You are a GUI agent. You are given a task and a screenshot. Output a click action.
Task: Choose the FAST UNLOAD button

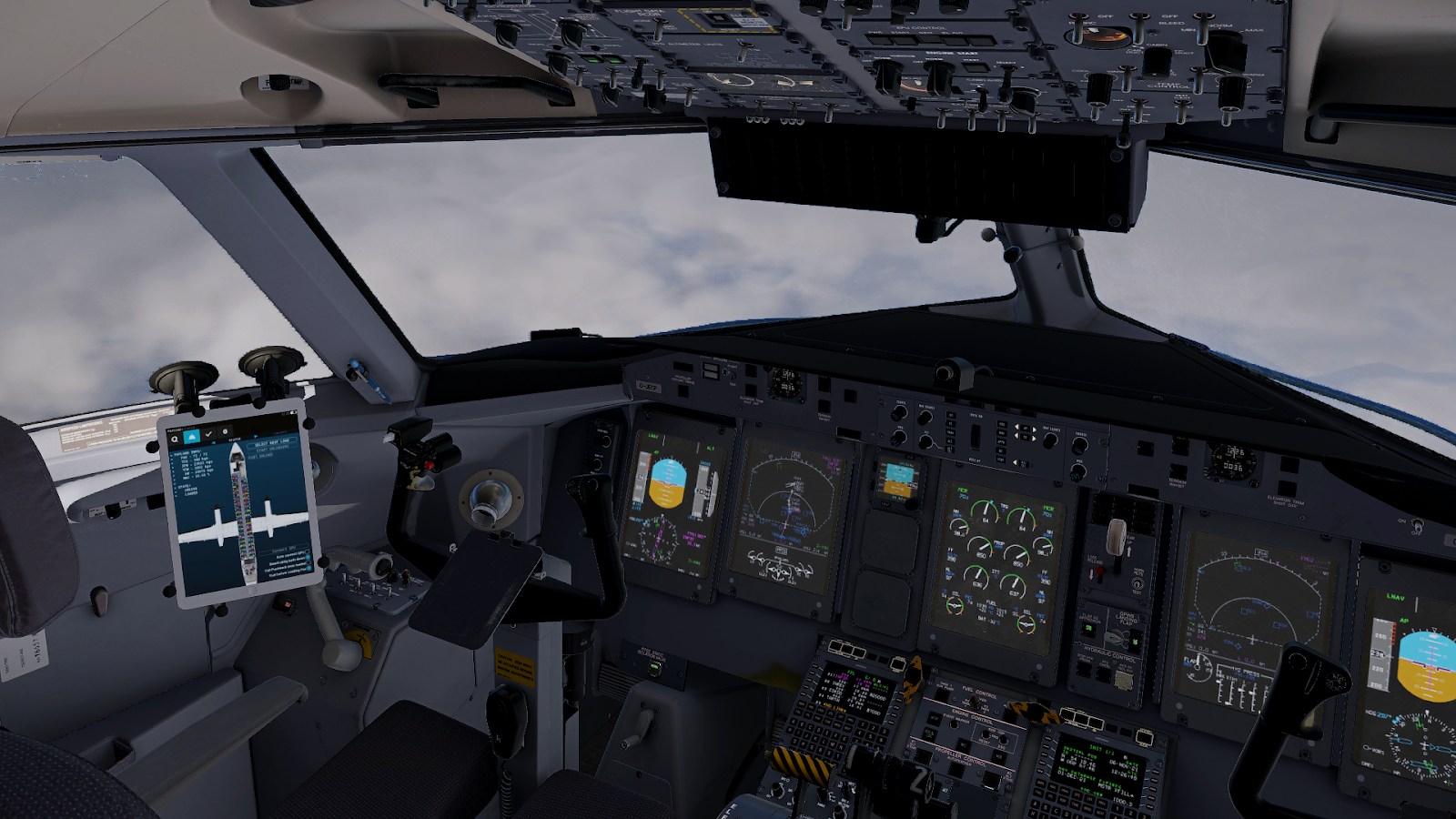pos(260,456)
